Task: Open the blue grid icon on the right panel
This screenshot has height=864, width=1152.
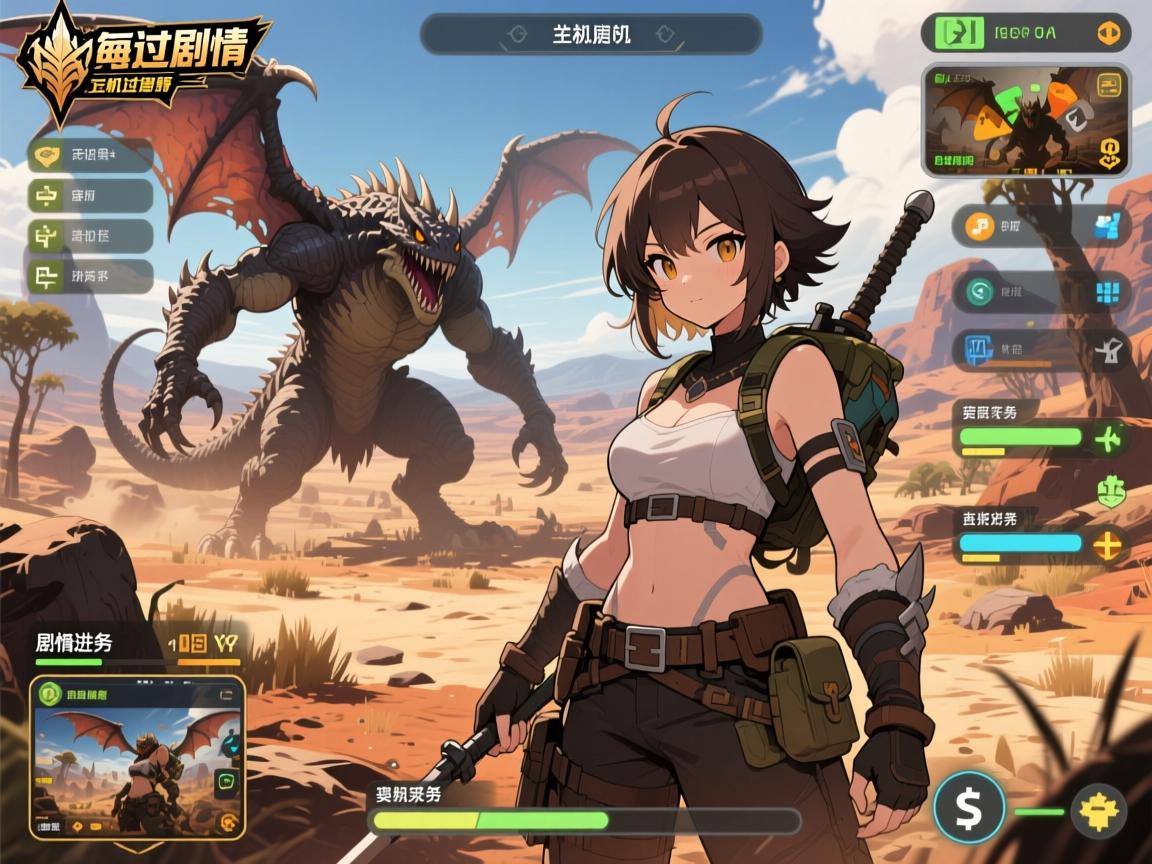Action: 1107,292
